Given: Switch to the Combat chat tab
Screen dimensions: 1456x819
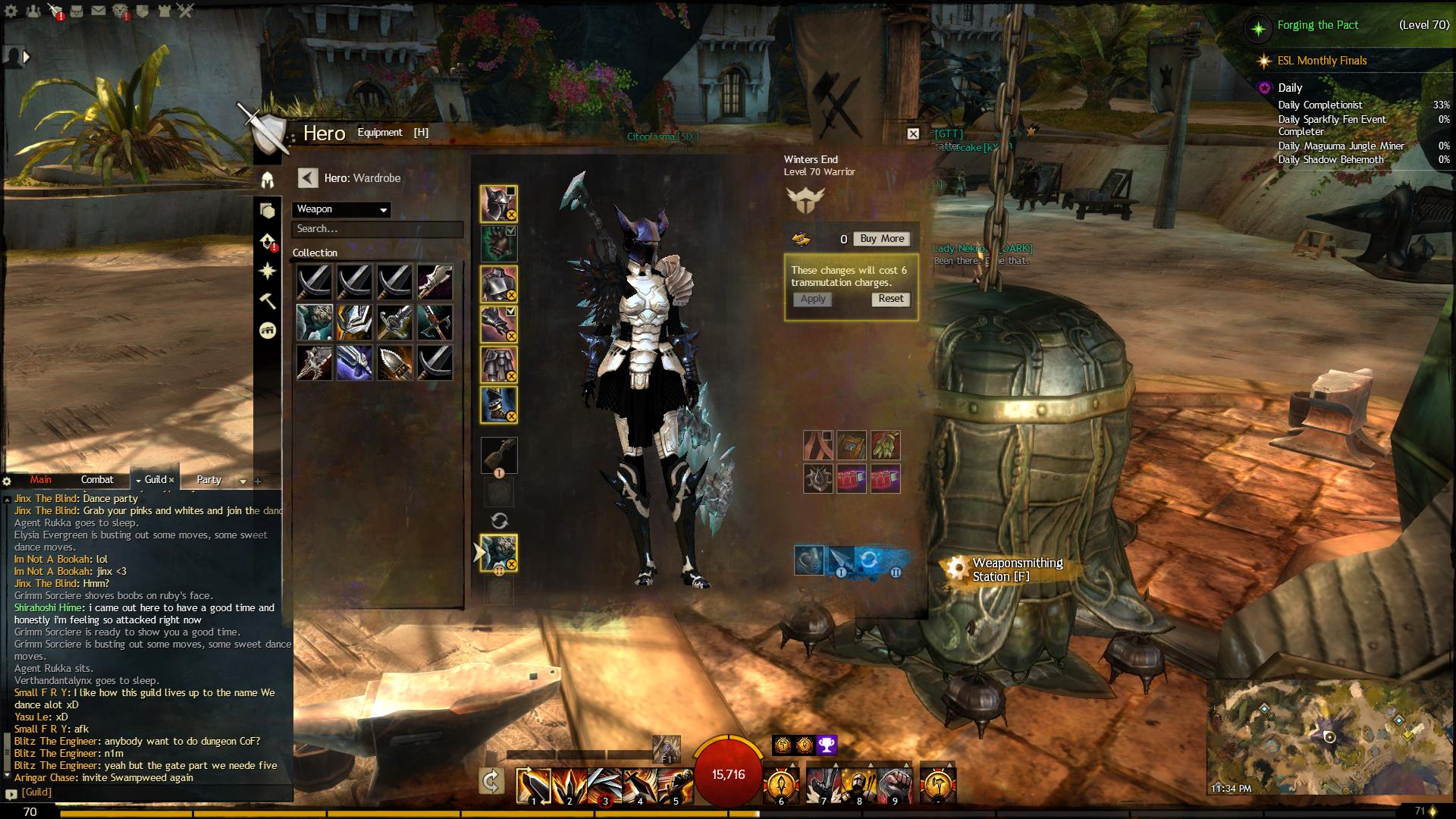Looking at the screenshot, I should [x=97, y=480].
